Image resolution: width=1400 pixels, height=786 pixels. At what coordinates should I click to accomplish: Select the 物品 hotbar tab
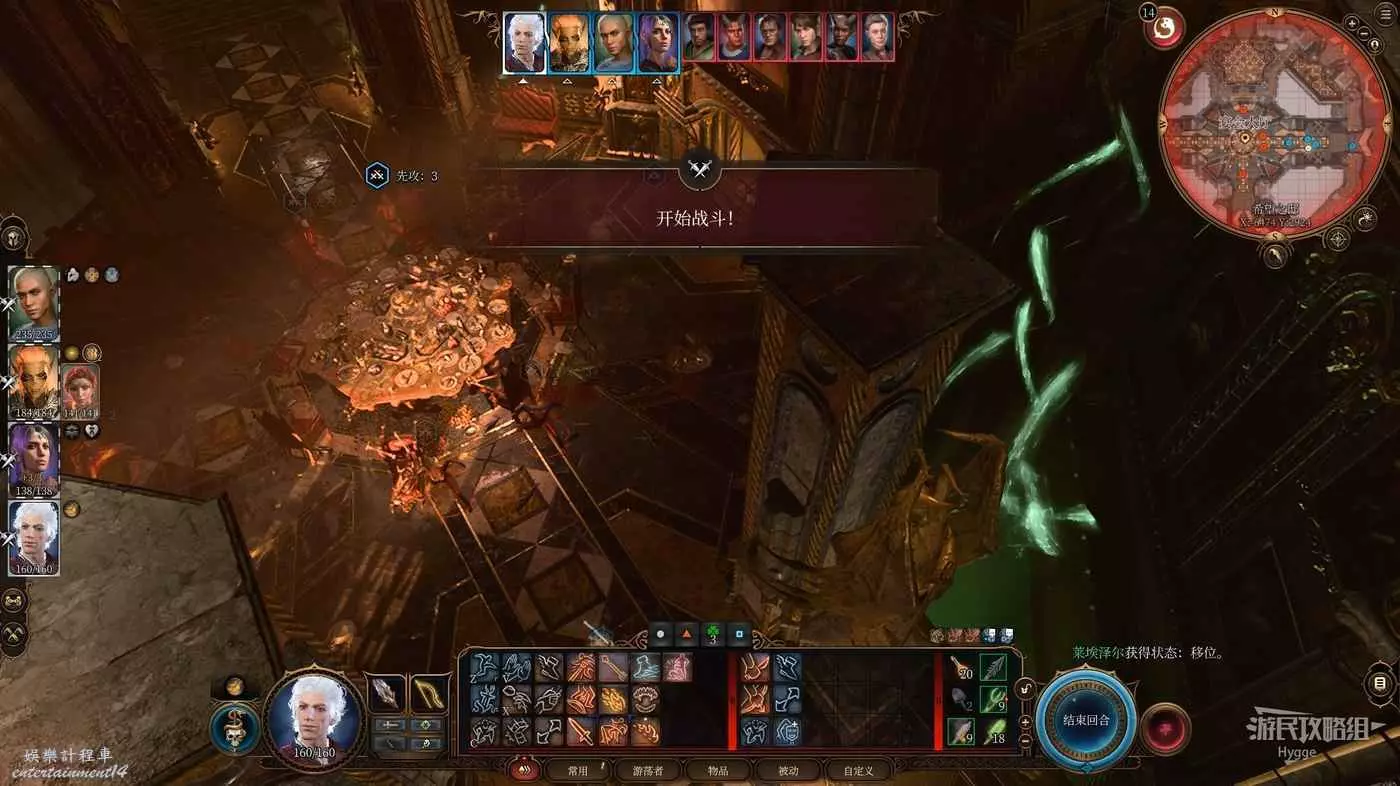click(718, 770)
